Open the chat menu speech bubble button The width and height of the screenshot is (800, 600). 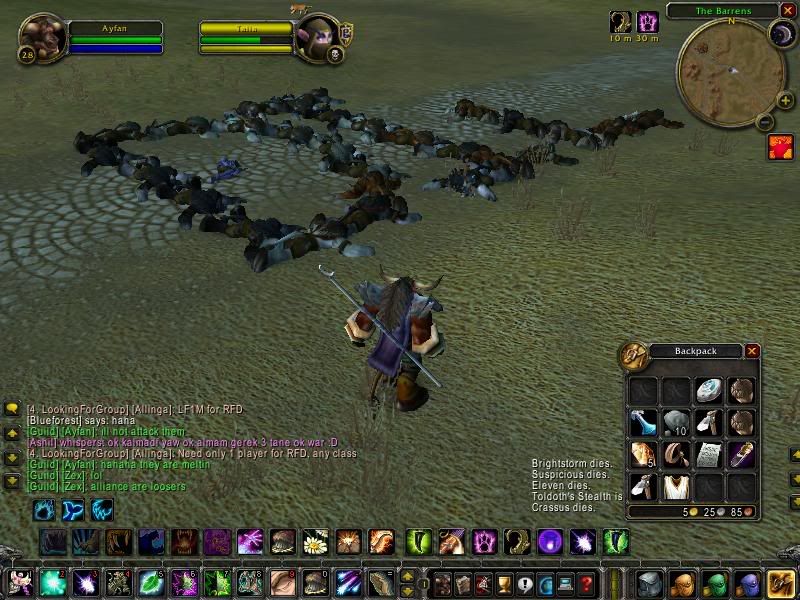12,409
